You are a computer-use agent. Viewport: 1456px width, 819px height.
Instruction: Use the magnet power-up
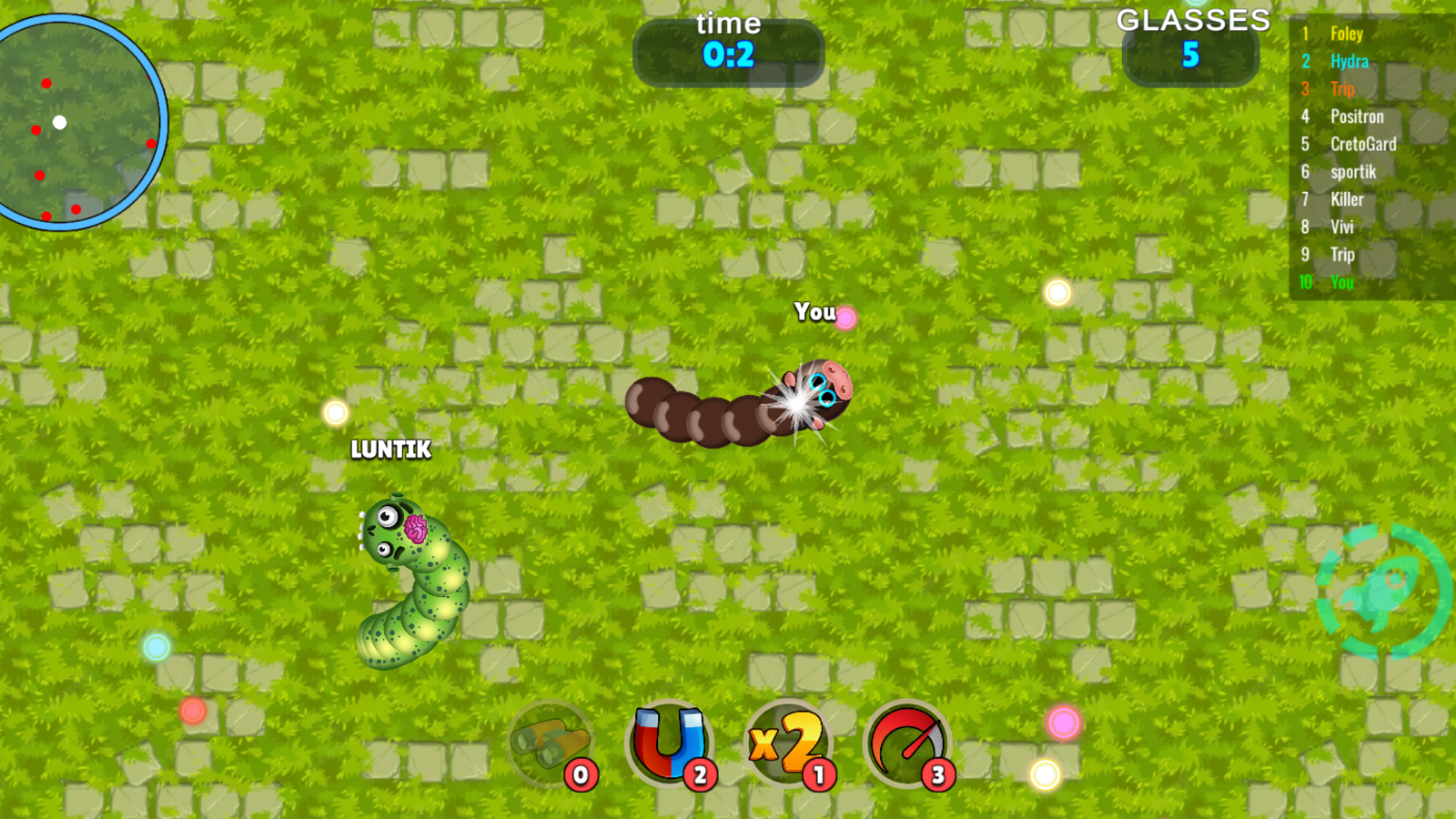[669, 744]
